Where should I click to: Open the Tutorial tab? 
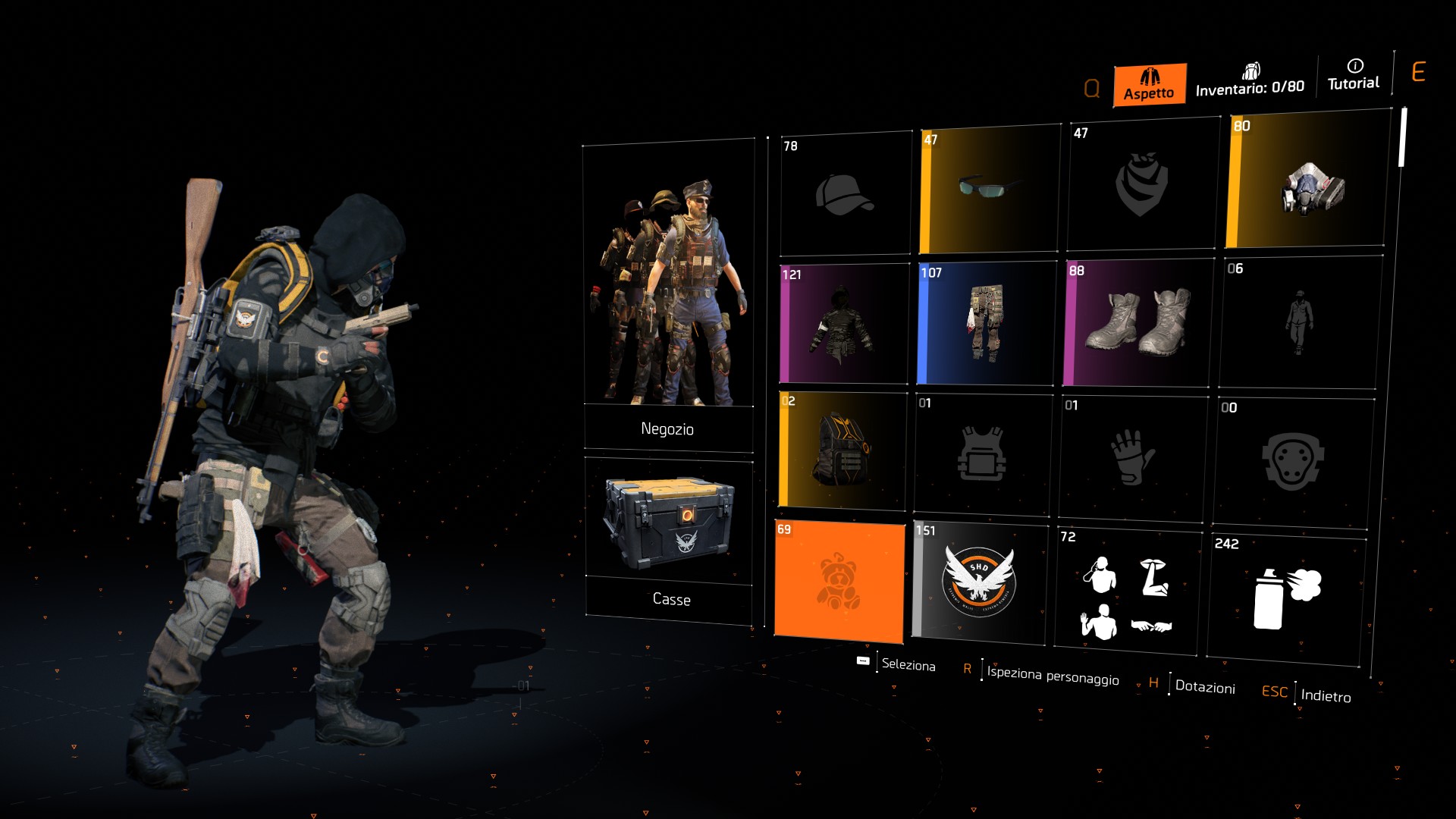click(1354, 75)
